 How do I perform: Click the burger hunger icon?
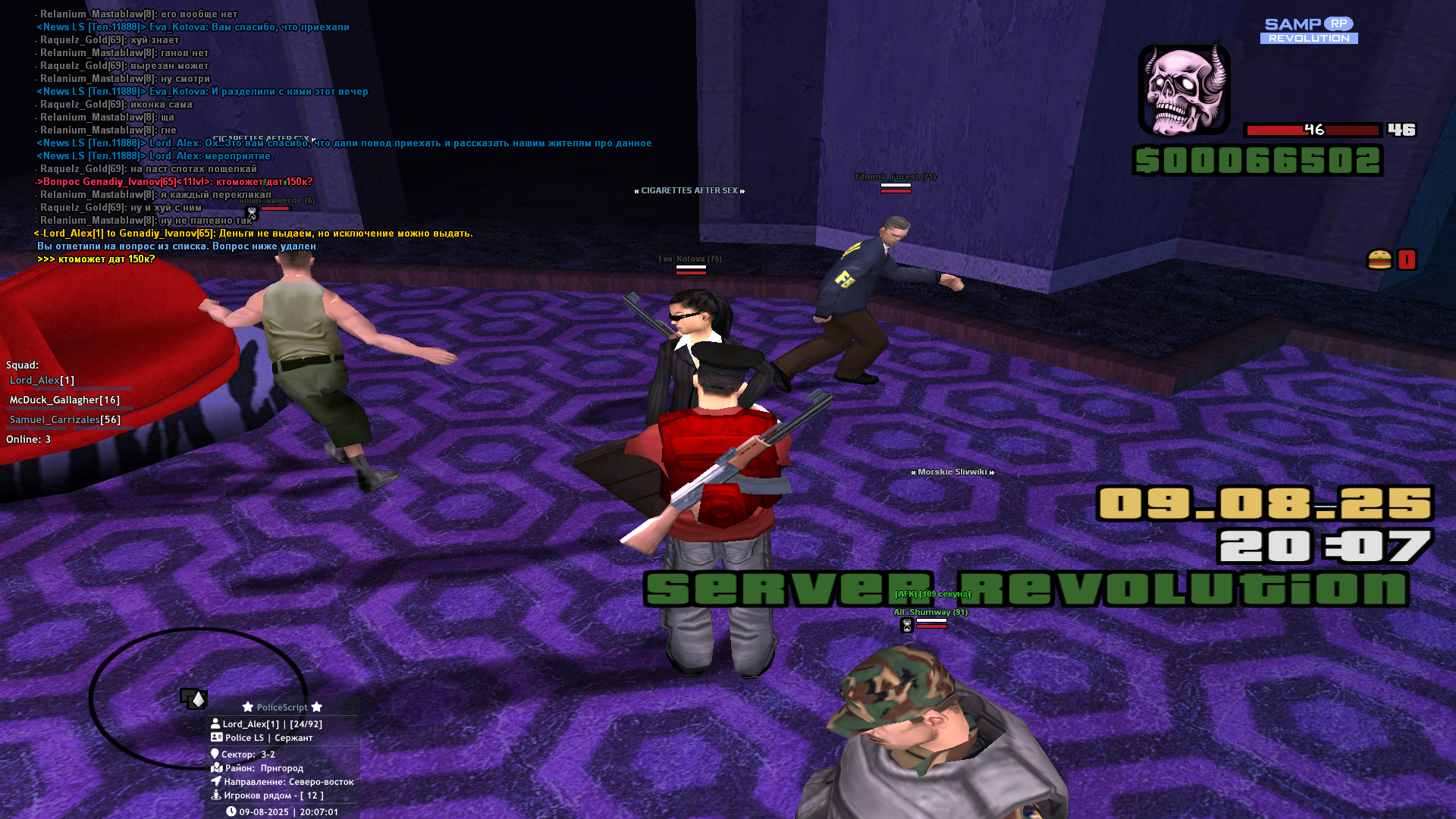coord(1379,260)
